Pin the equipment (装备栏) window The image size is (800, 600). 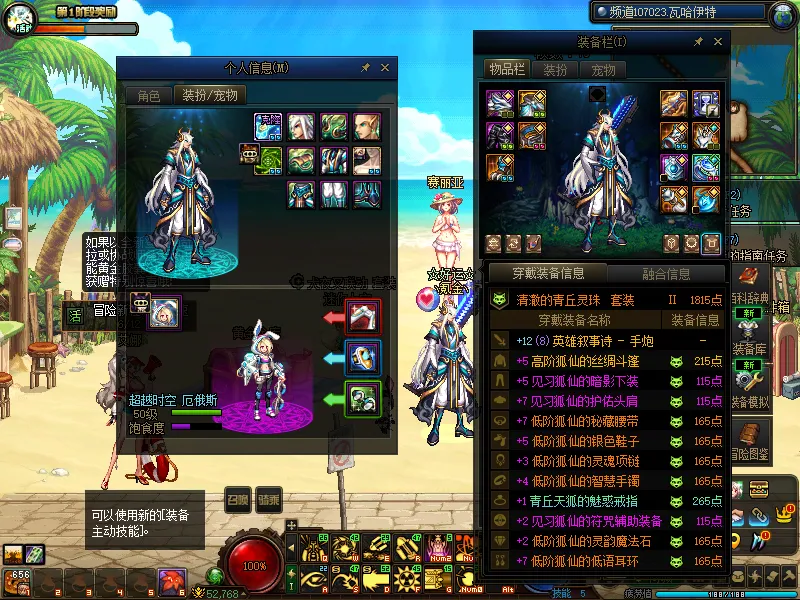[x=700, y=42]
